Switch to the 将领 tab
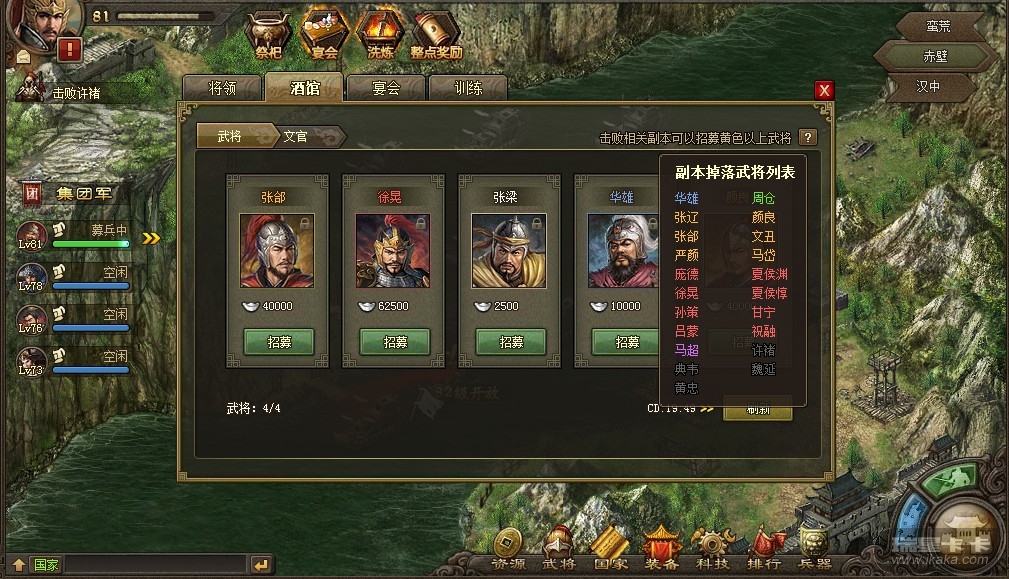The height and width of the screenshot is (579, 1009). pos(222,88)
